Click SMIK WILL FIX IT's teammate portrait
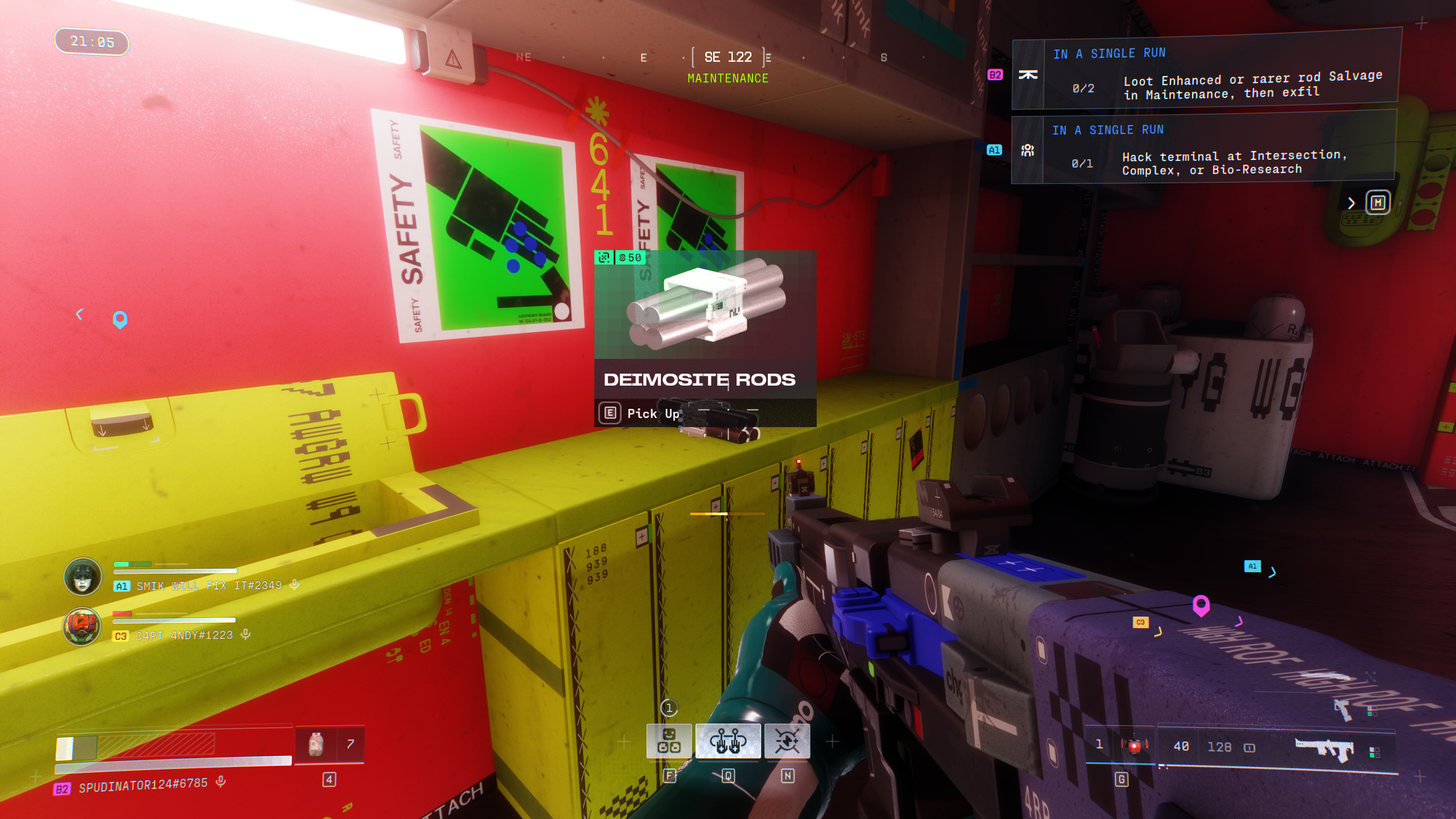This screenshot has width=1456, height=819. 83,576
